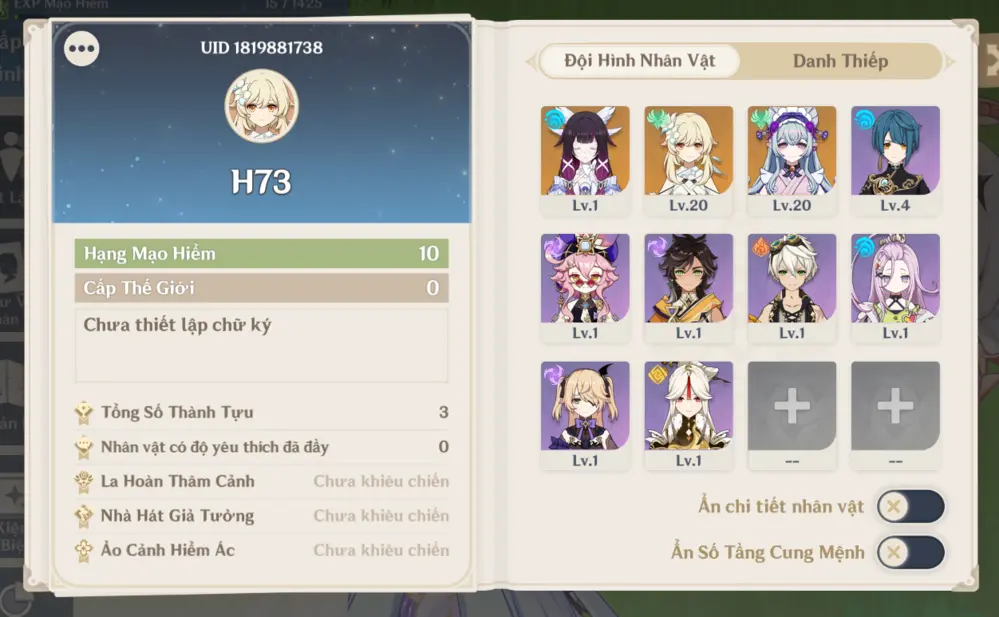Pick the long pink-haired girl portrait

tap(895, 279)
